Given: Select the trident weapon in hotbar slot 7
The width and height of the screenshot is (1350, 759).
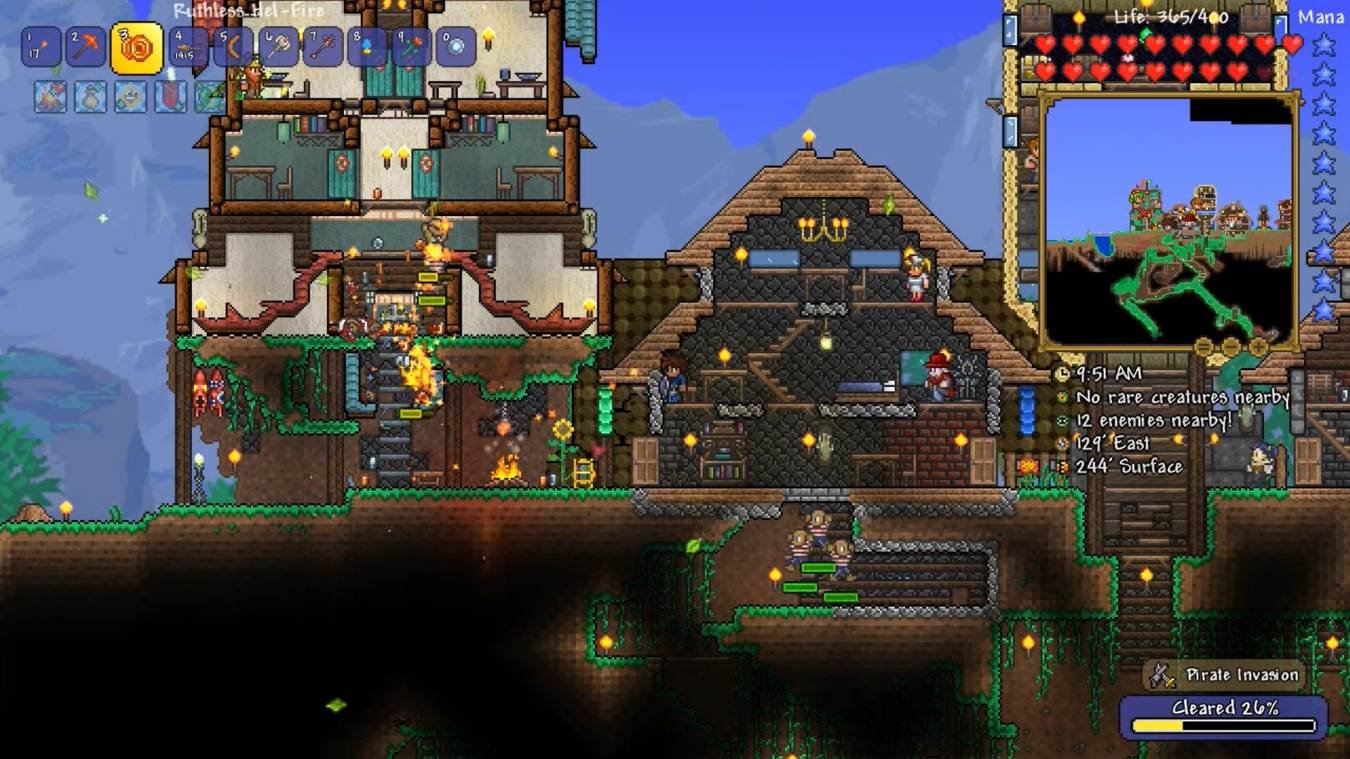Looking at the screenshot, I should point(323,47).
